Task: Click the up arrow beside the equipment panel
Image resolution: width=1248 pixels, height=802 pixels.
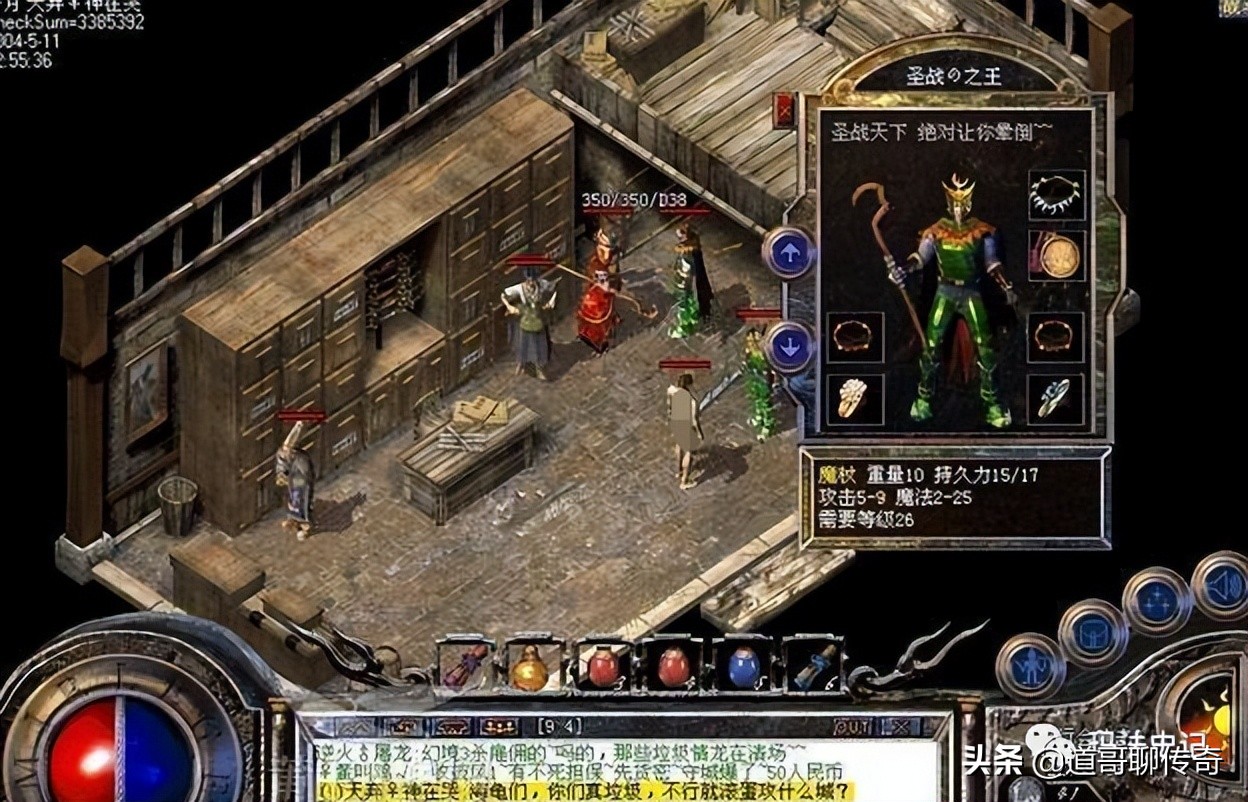Action: [x=788, y=253]
